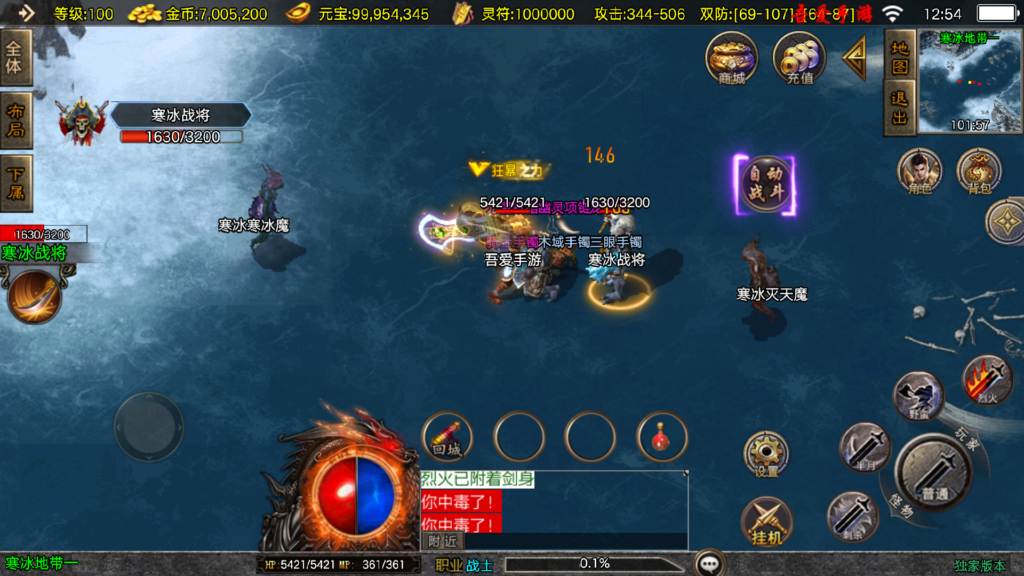Click the 地图 map button
The height and width of the screenshot is (576, 1024).
(900, 56)
